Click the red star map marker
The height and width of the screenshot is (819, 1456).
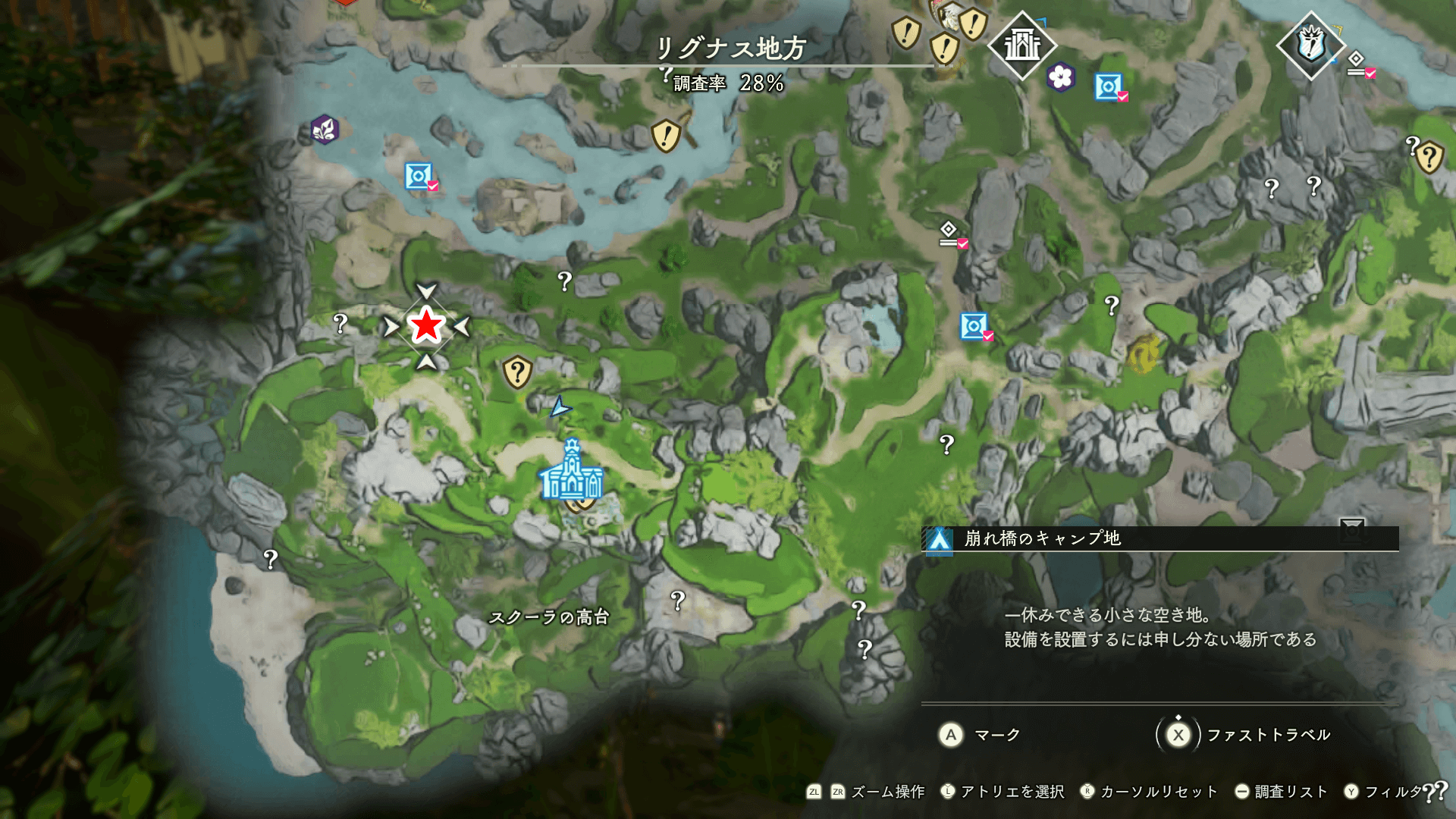pos(426,326)
